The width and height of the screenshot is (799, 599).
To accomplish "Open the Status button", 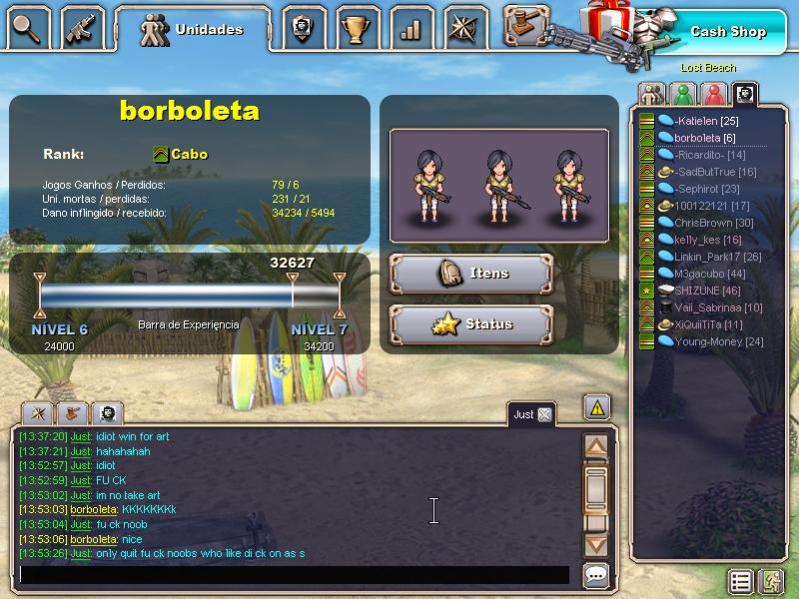I will click(x=471, y=324).
